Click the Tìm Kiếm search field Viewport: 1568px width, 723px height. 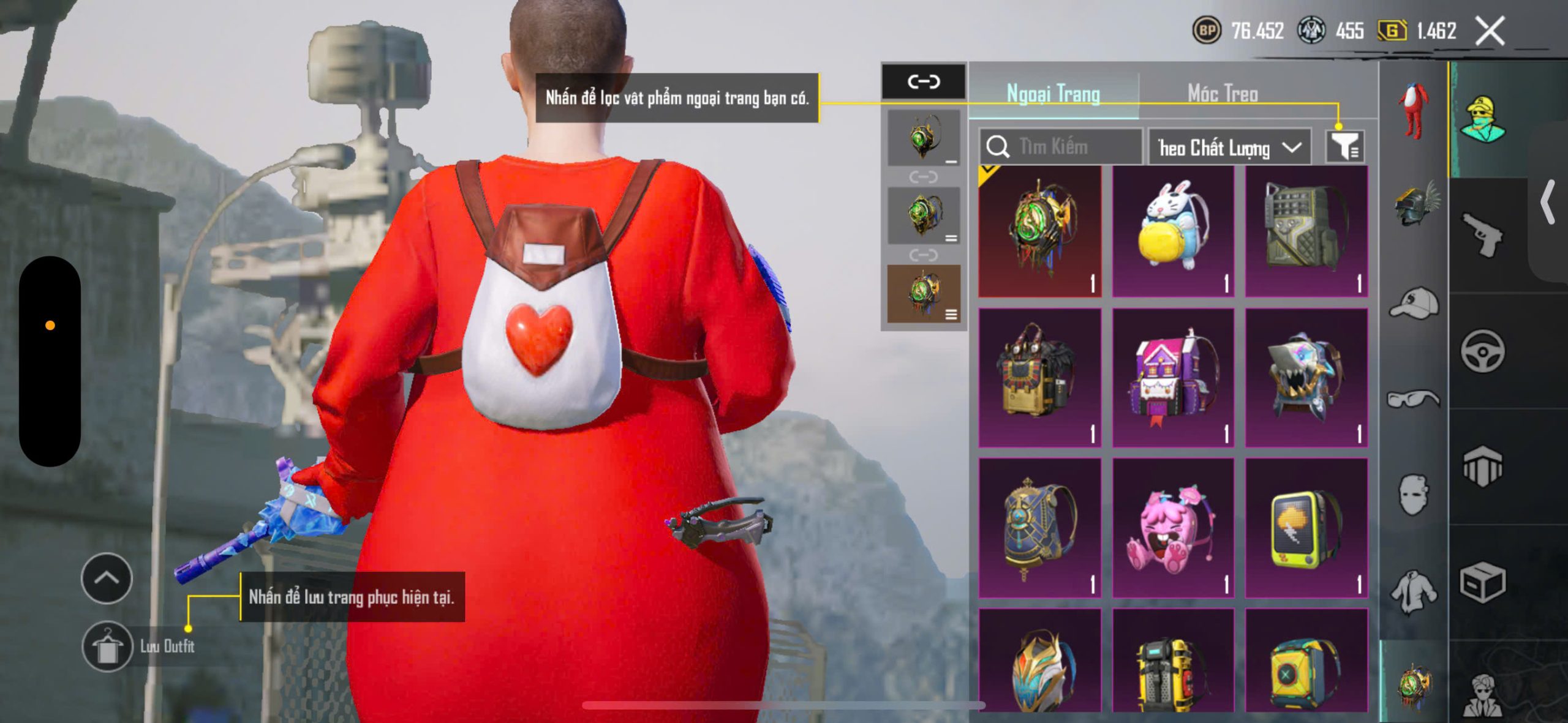[x=1063, y=147]
